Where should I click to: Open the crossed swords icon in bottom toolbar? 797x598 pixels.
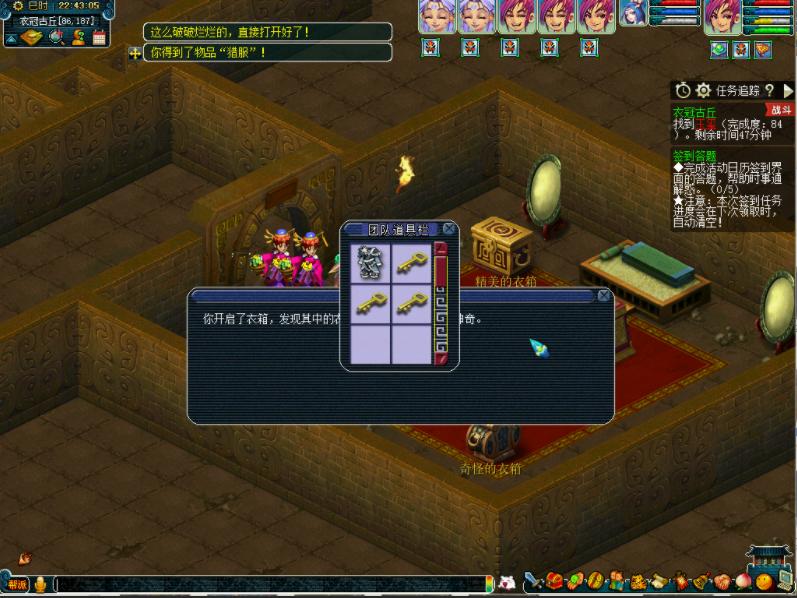[533, 582]
